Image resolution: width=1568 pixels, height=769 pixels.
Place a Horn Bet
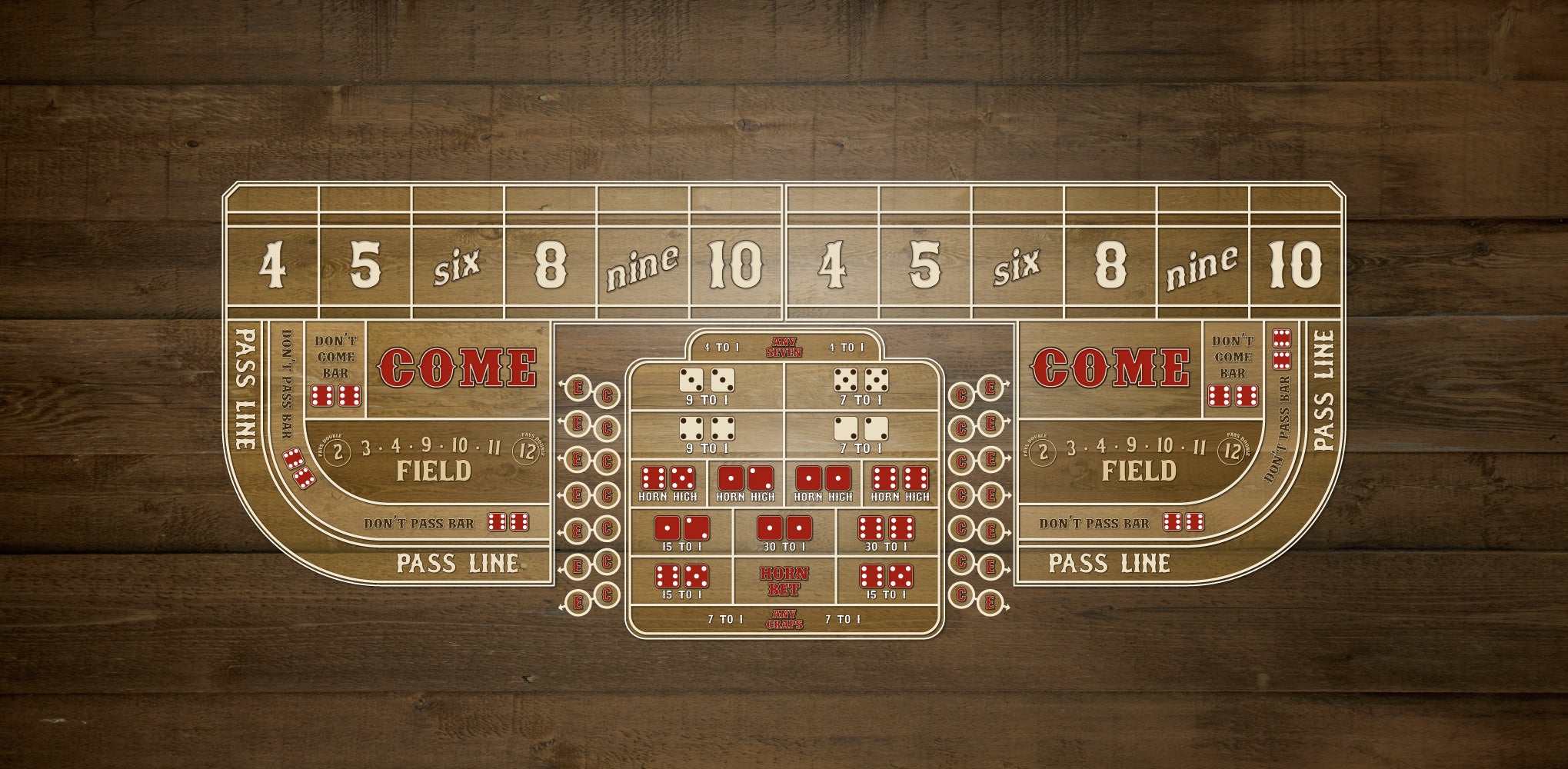click(784, 581)
